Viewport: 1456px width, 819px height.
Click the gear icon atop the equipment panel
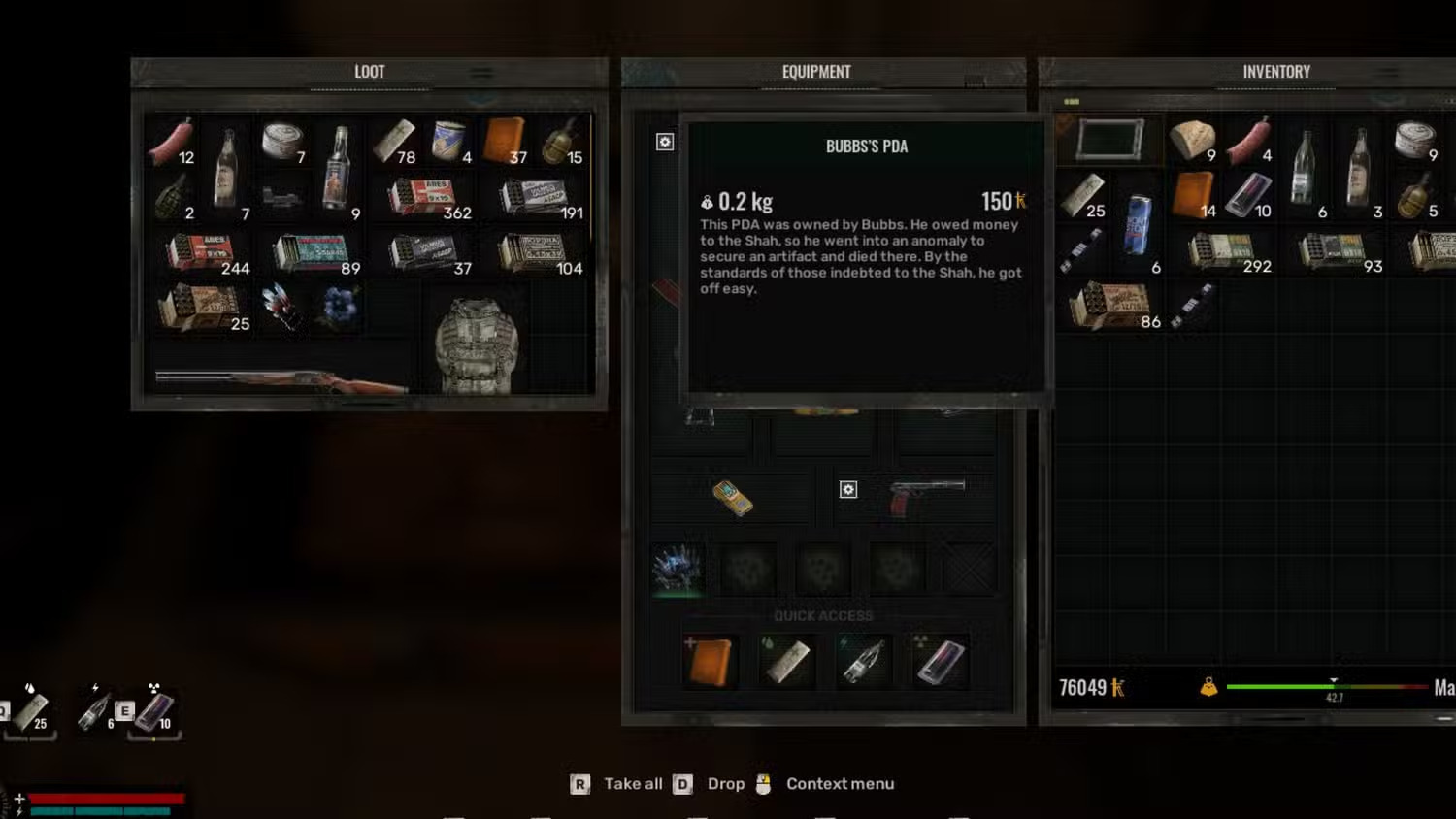coord(664,142)
